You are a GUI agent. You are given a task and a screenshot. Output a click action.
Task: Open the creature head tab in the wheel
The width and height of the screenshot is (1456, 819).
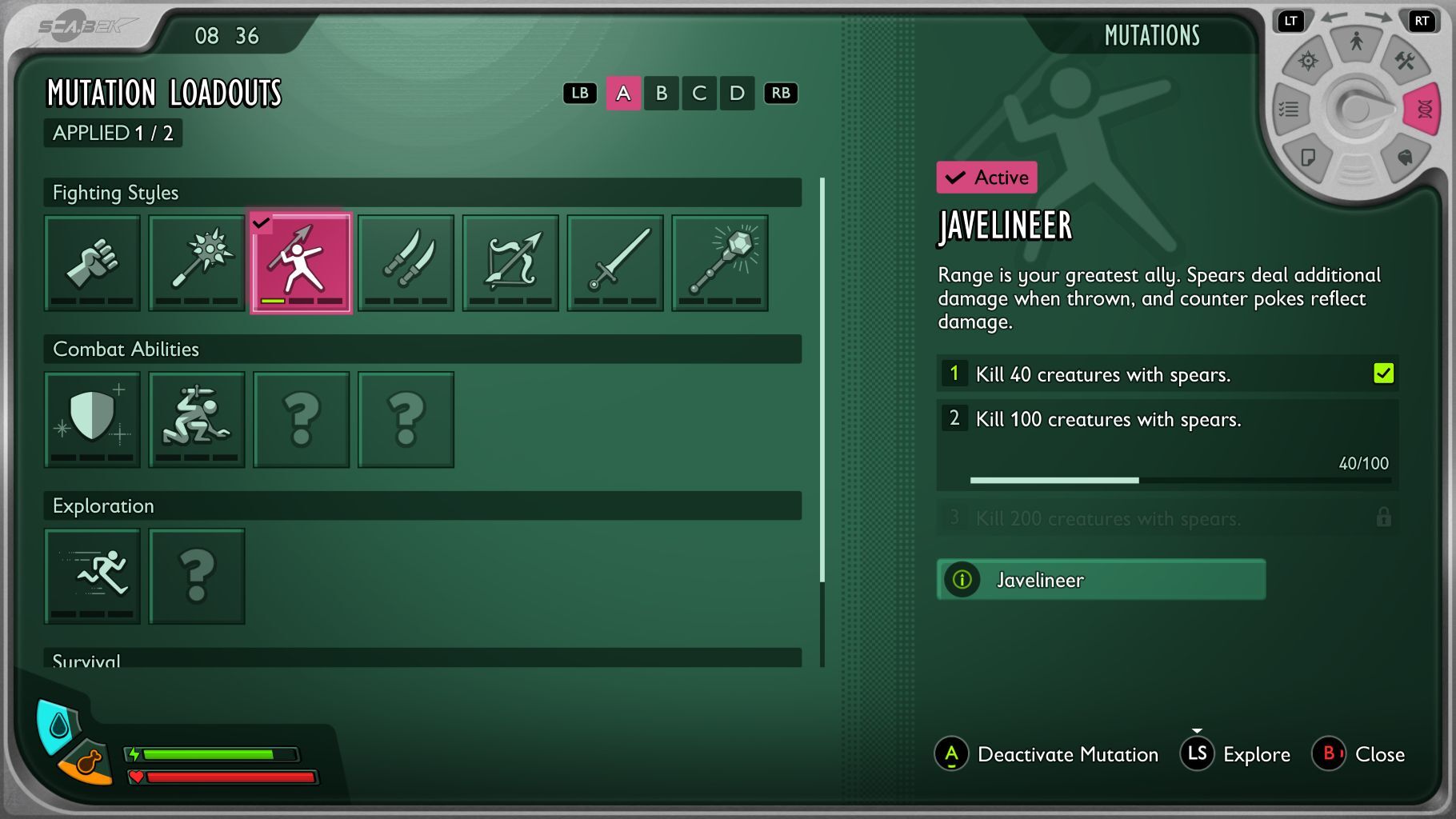pos(1404,157)
